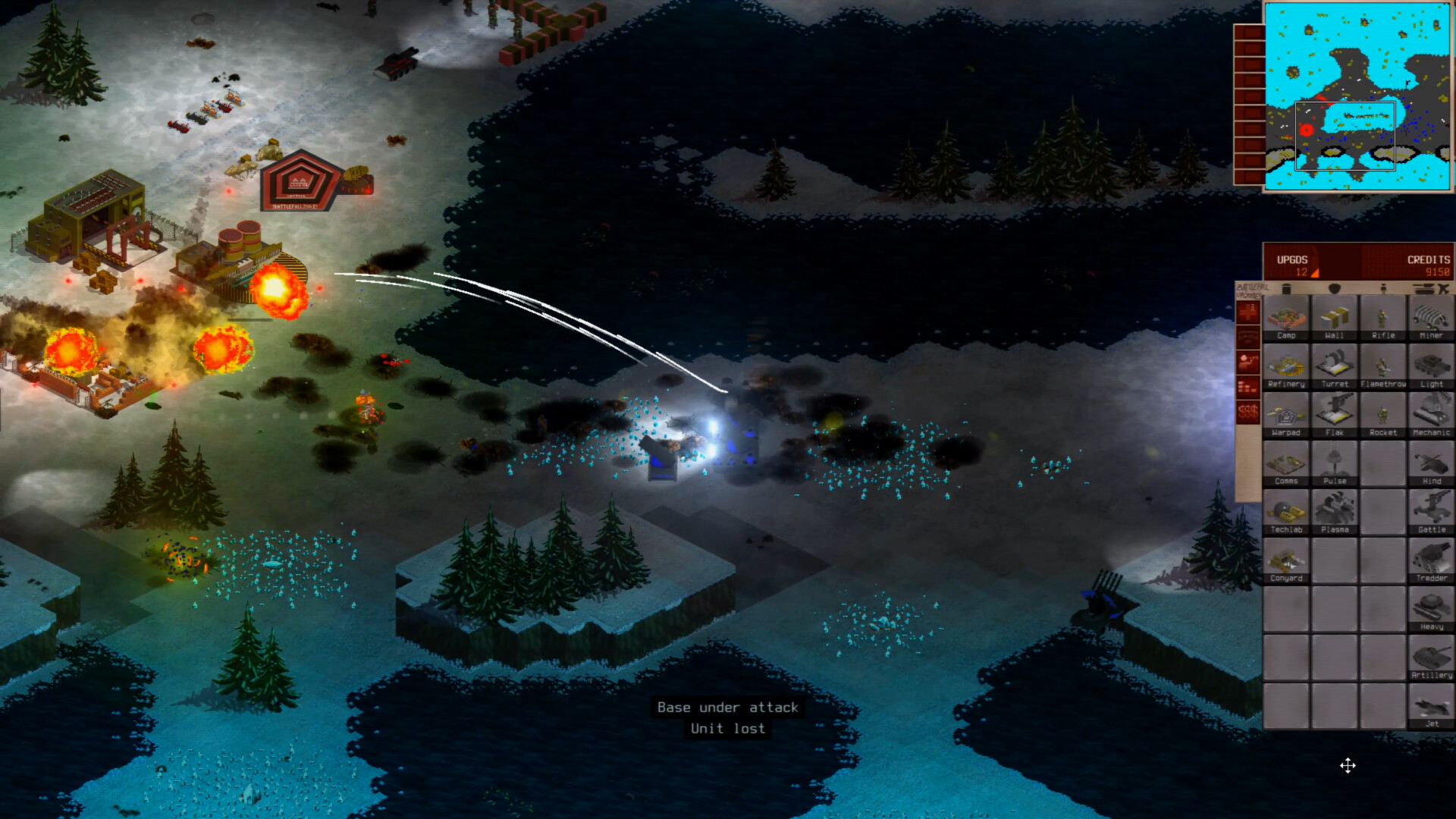Queue a Miner unit

tap(1432, 318)
